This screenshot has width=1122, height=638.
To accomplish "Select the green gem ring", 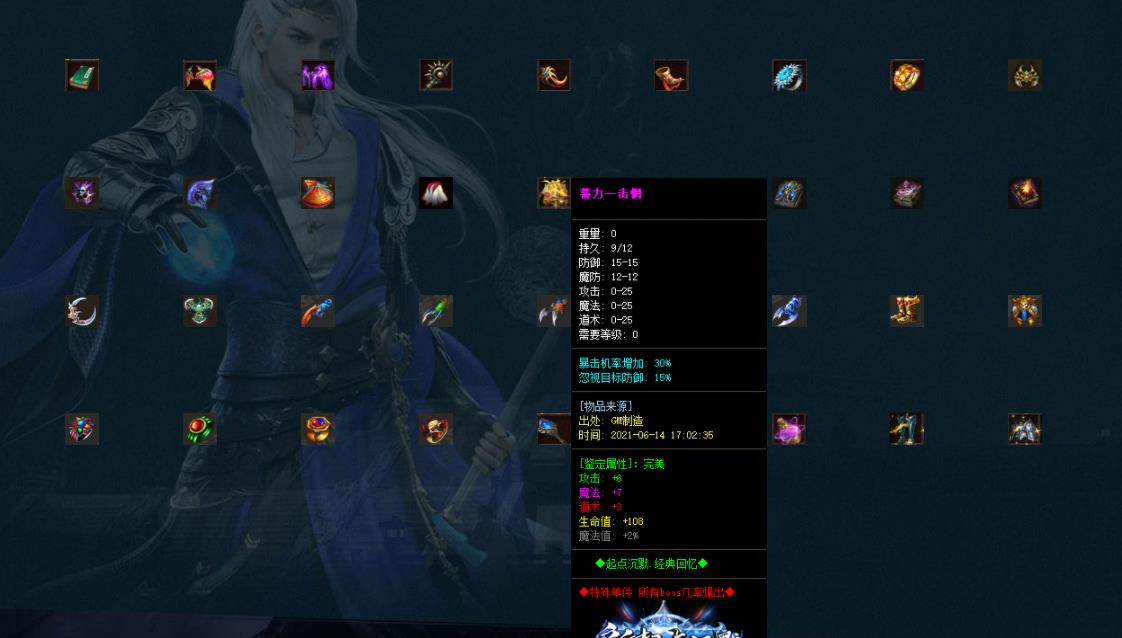I will coord(200,429).
